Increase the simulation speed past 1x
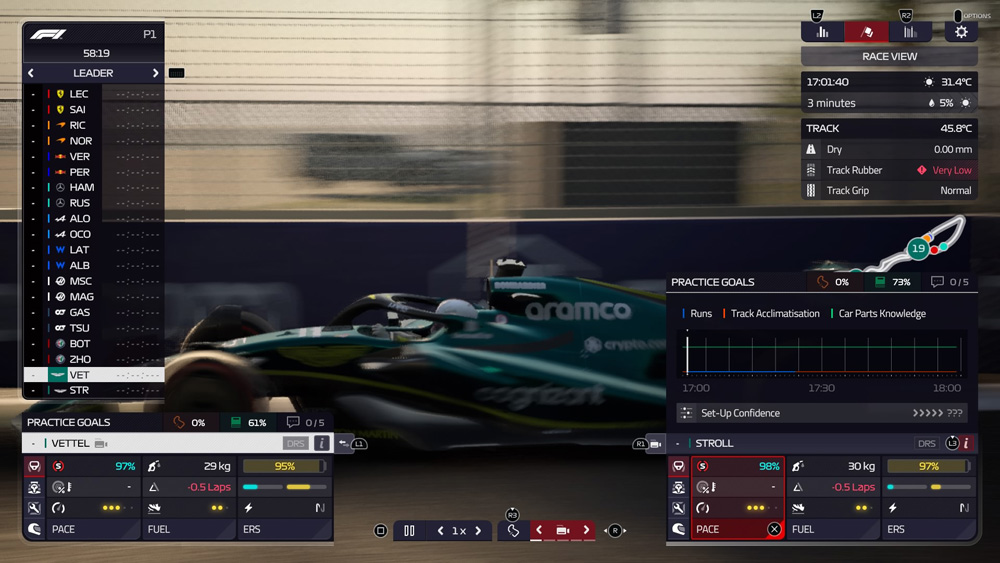 478,531
